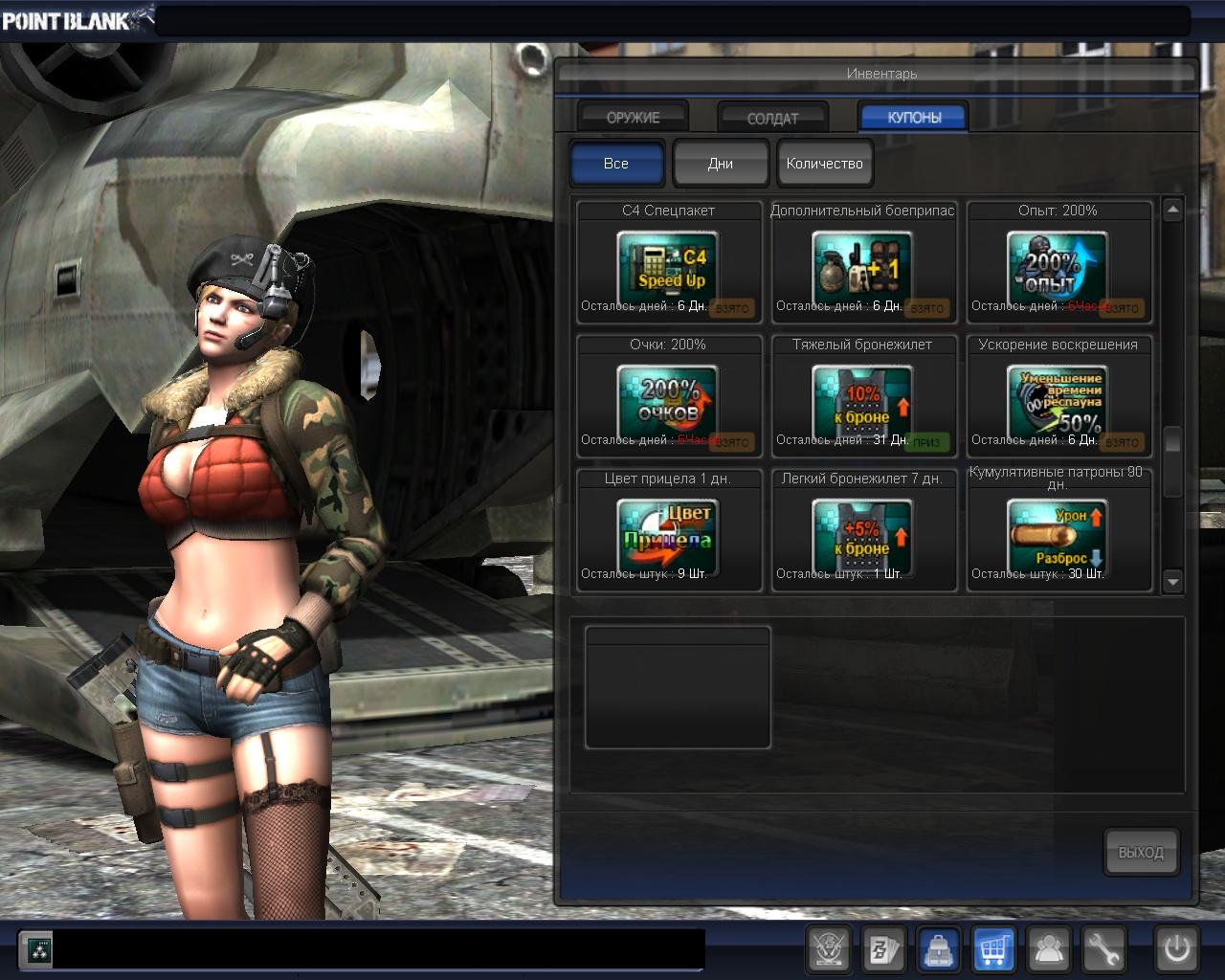The image size is (1225, 980).
Task: Filter coupons by Количество
Action: coord(825,164)
